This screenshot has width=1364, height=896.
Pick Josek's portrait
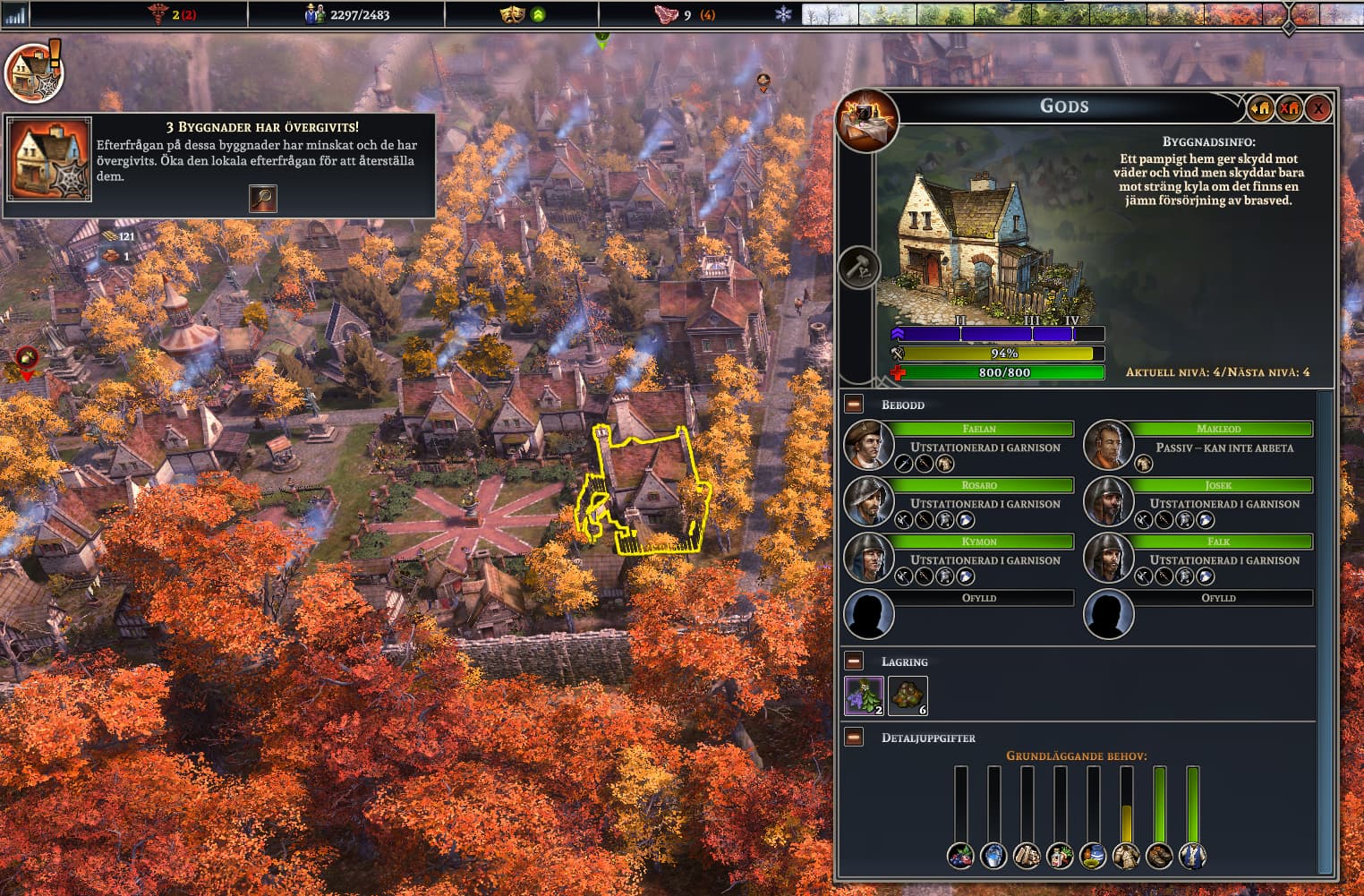coord(1108,501)
